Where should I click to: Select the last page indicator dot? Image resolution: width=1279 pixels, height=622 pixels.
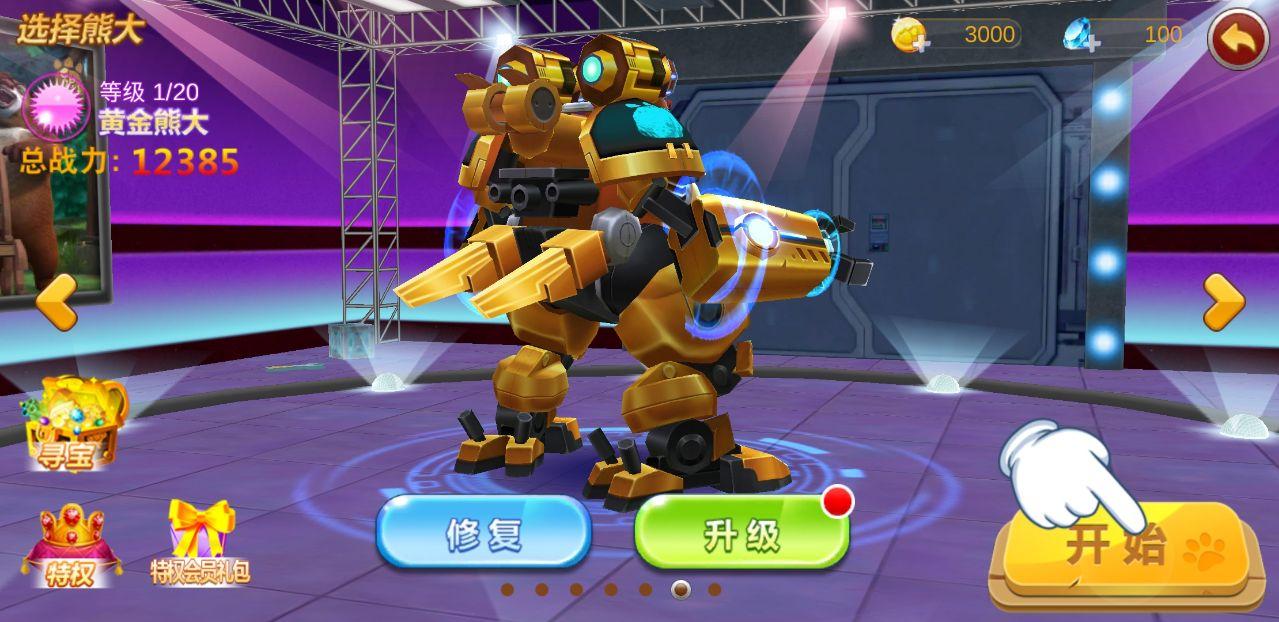(x=714, y=589)
